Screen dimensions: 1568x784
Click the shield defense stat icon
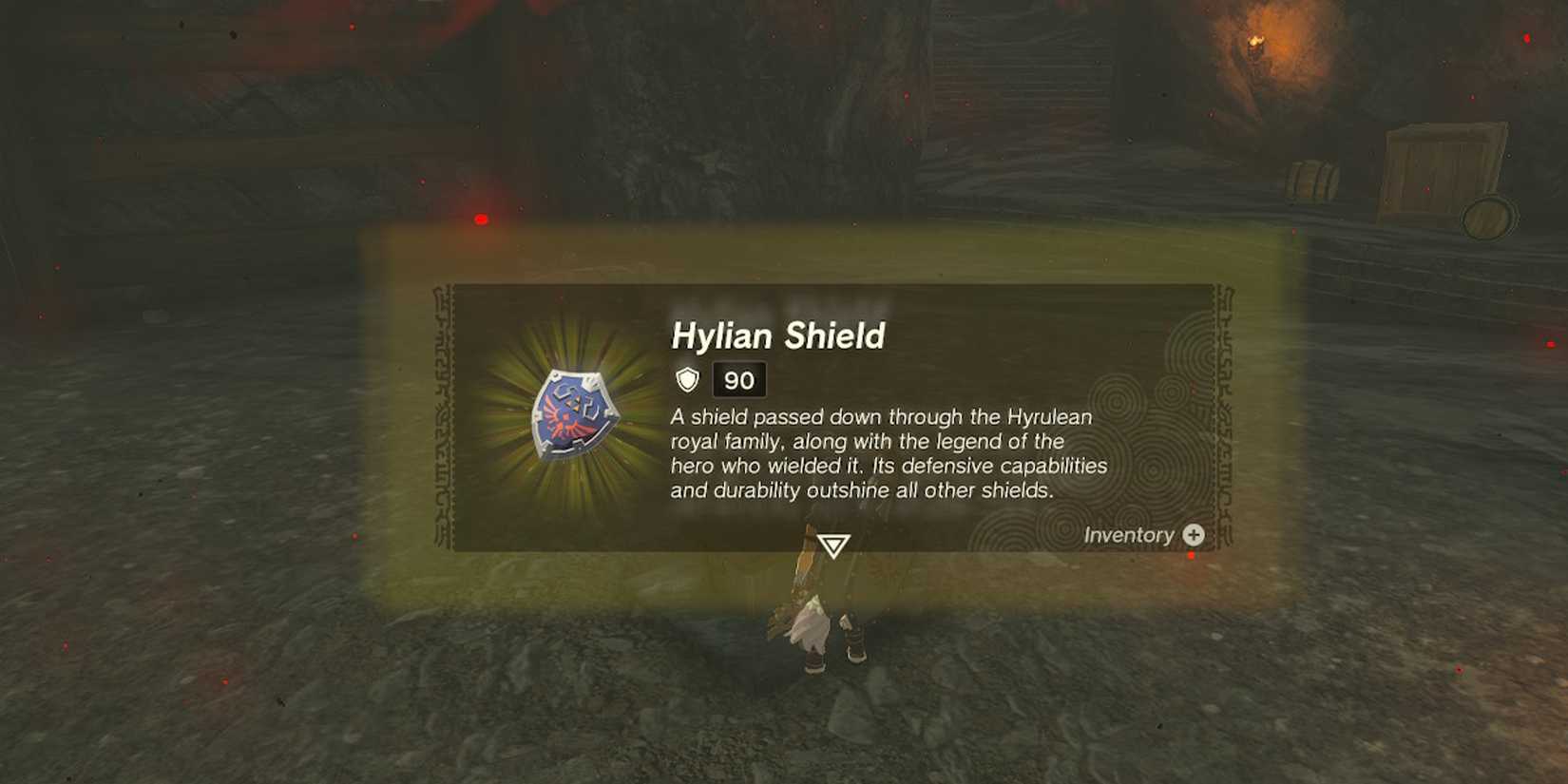[686, 381]
